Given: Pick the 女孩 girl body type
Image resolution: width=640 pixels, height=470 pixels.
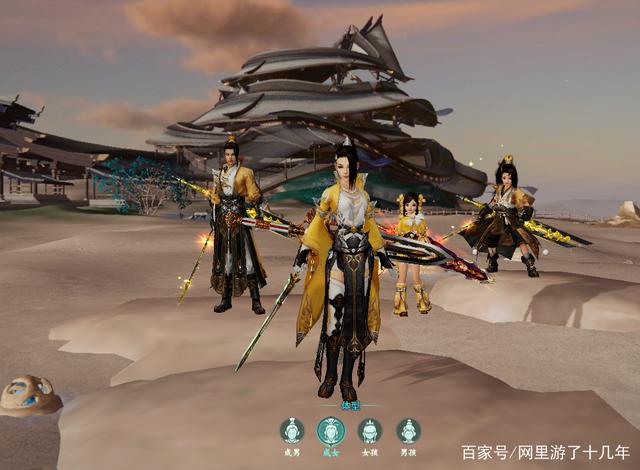Looking at the screenshot, I should pyautogui.click(x=370, y=431).
